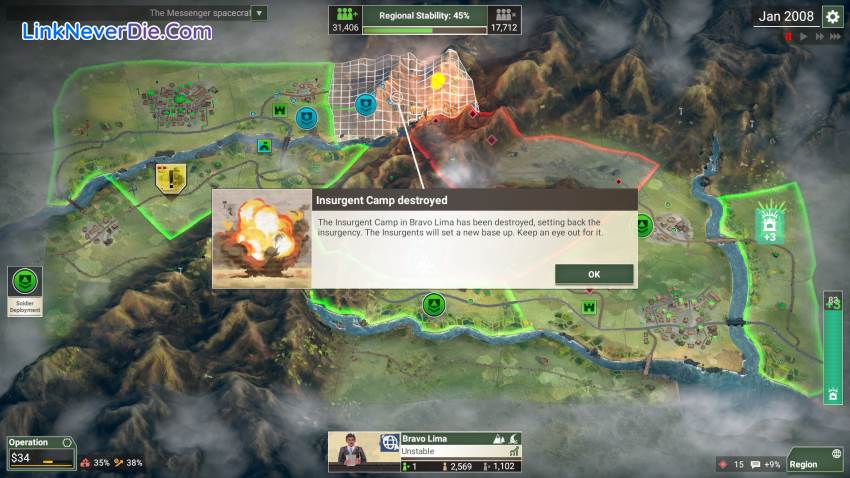Collect the green +3 intel bubble
850x478 pixels.
769,222
